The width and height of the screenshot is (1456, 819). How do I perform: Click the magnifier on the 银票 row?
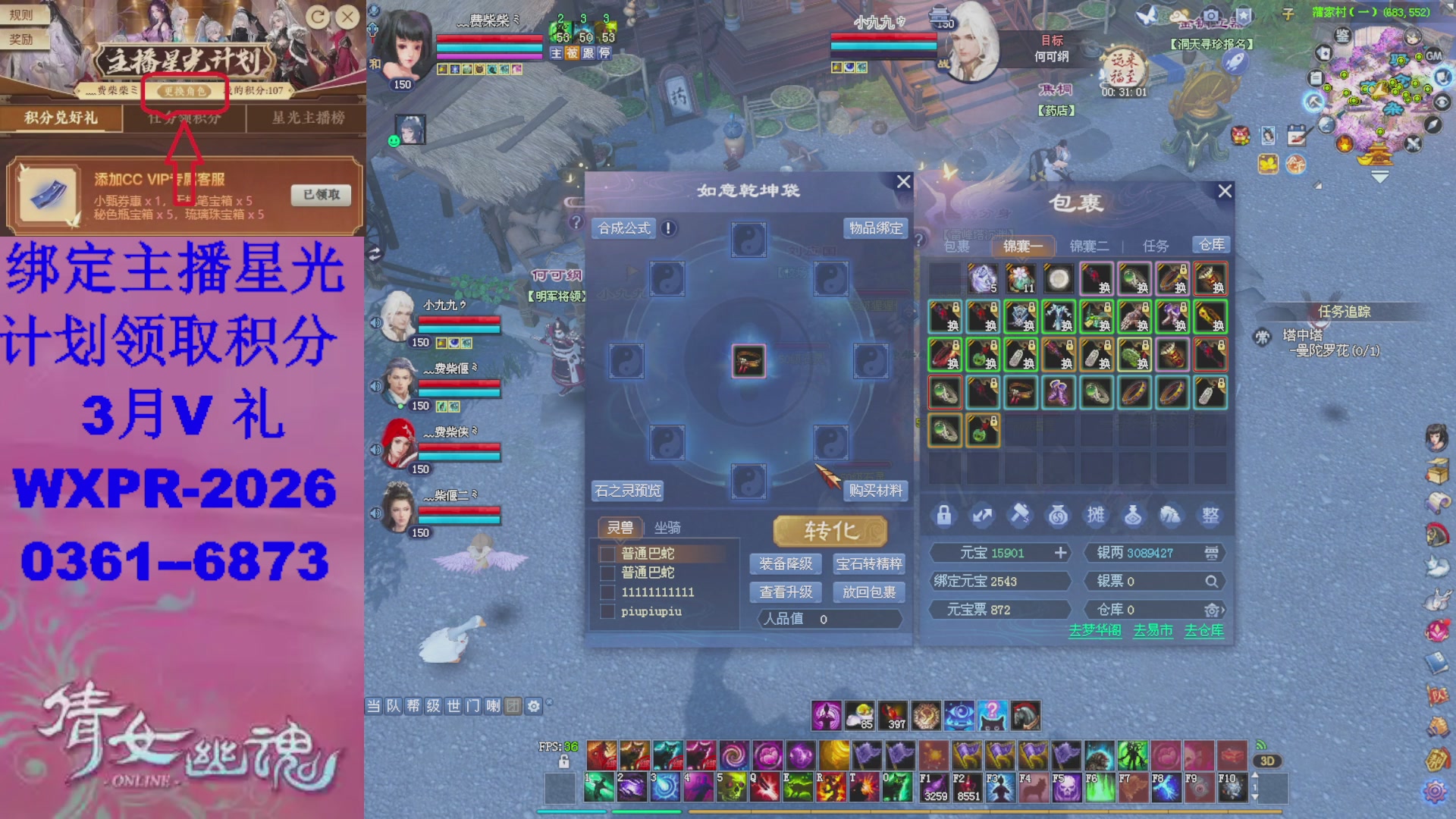click(x=1213, y=581)
